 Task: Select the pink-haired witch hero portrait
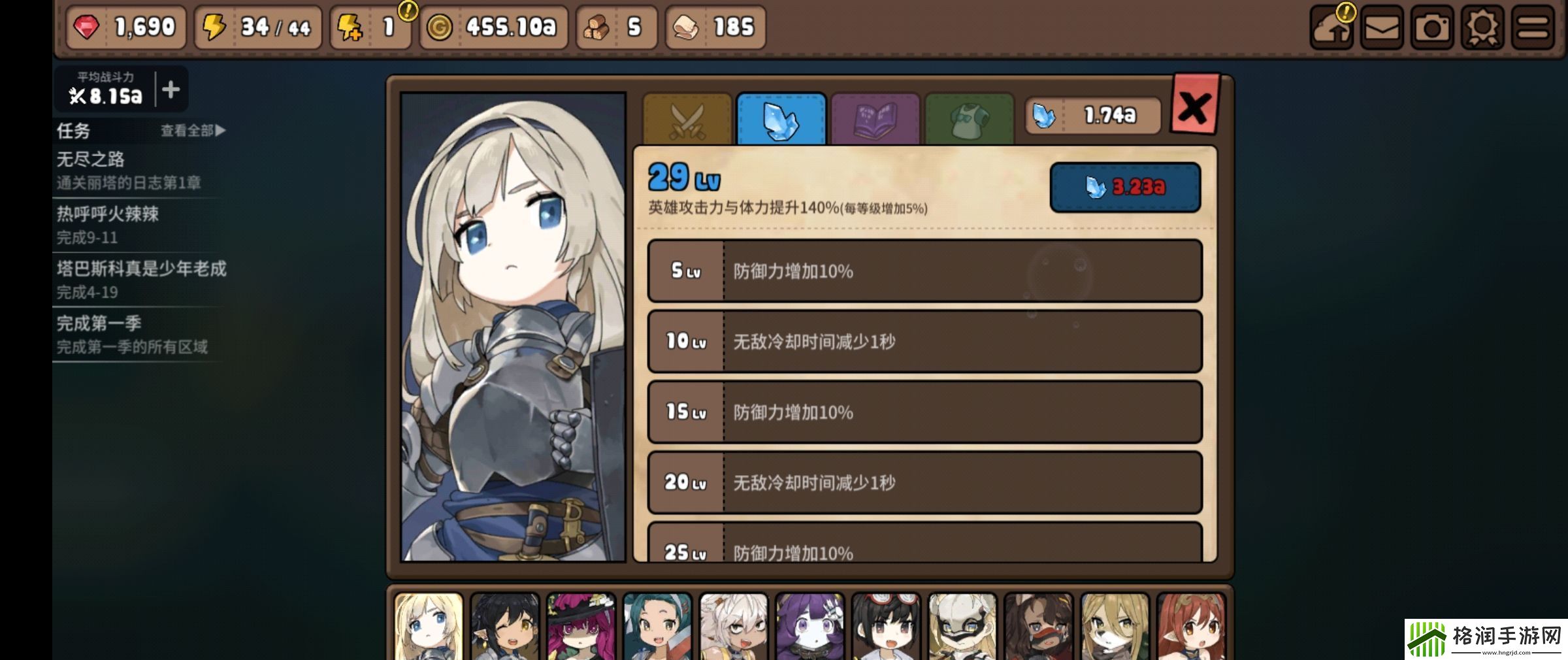[581, 627]
